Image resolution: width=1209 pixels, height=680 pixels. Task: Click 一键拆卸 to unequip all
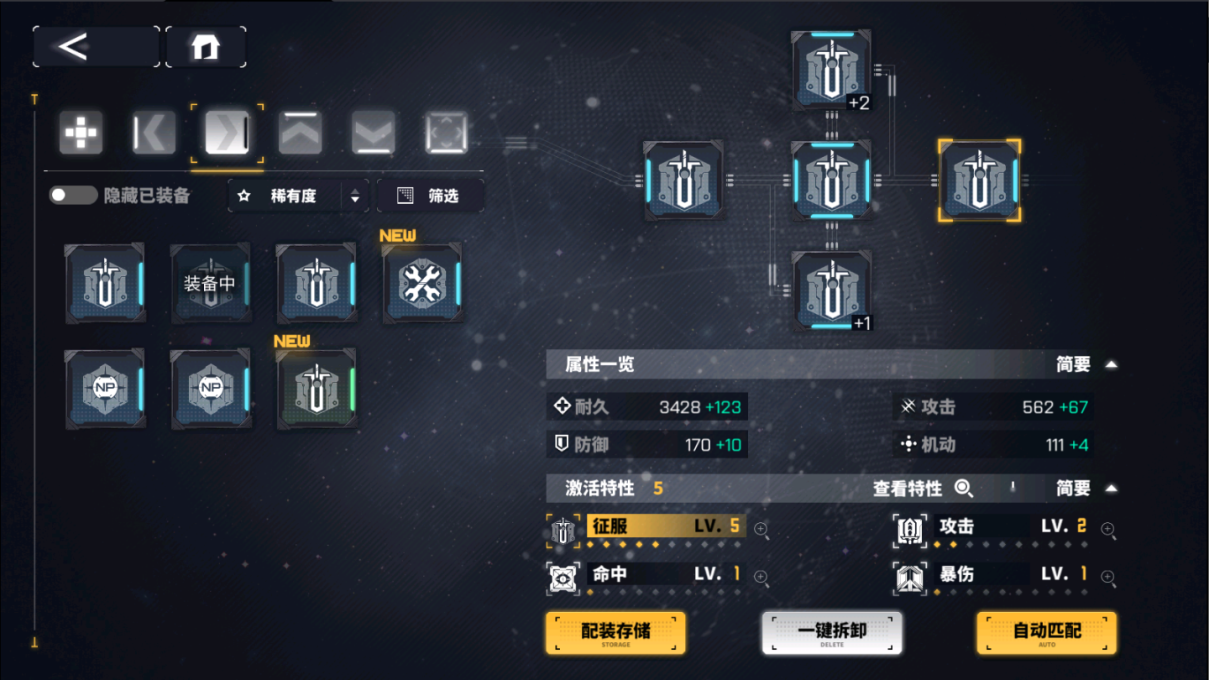(832, 633)
